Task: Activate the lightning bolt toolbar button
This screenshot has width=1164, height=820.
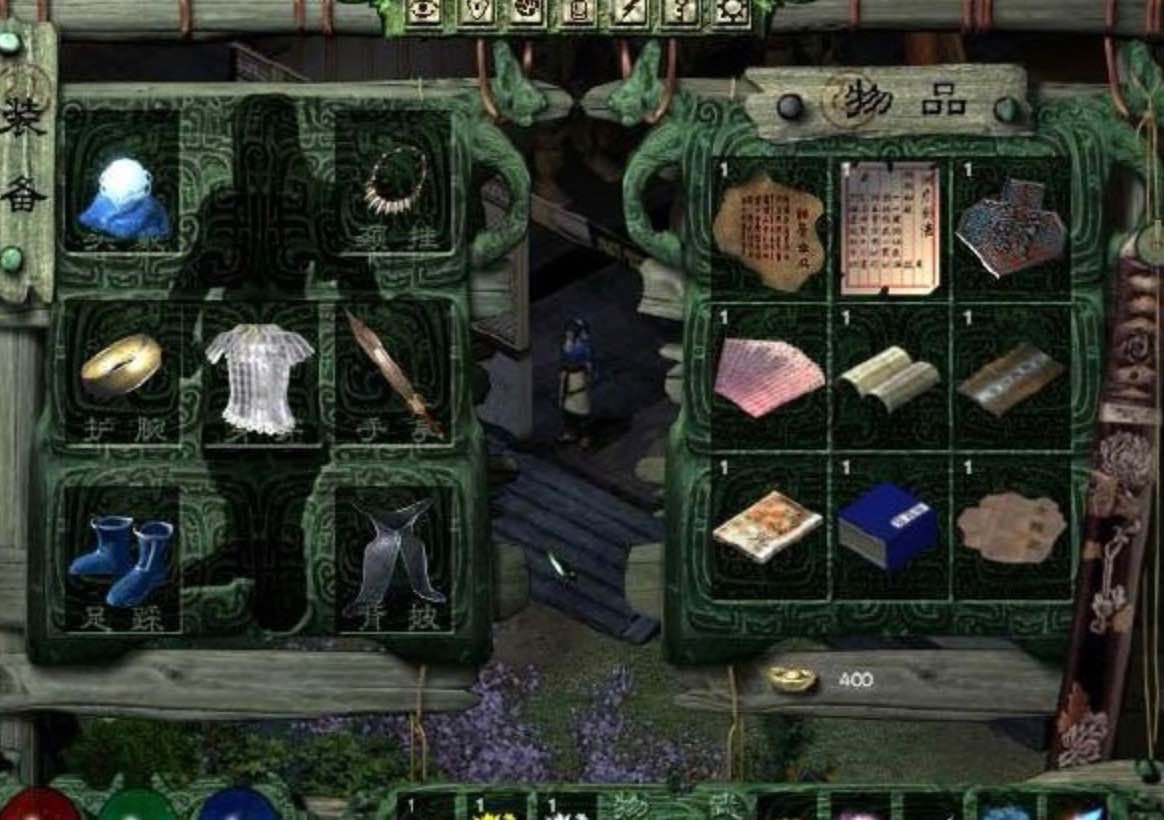Action: click(629, 11)
